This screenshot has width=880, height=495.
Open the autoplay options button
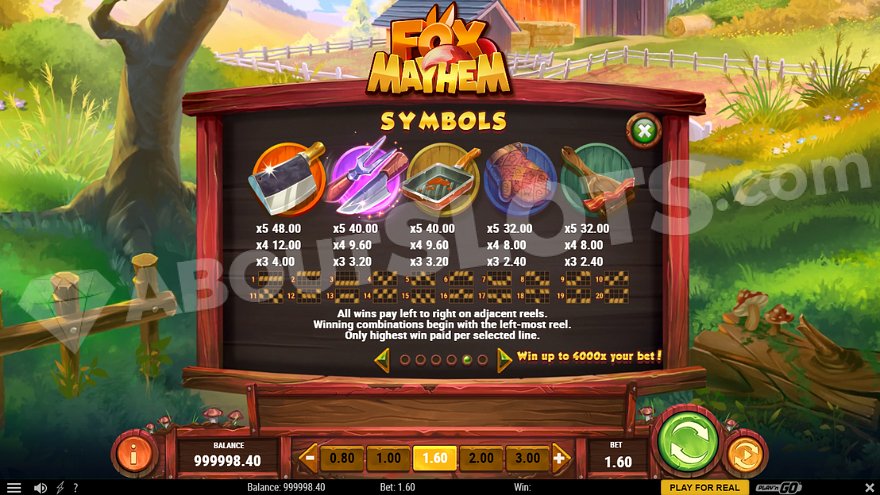(743, 453)
